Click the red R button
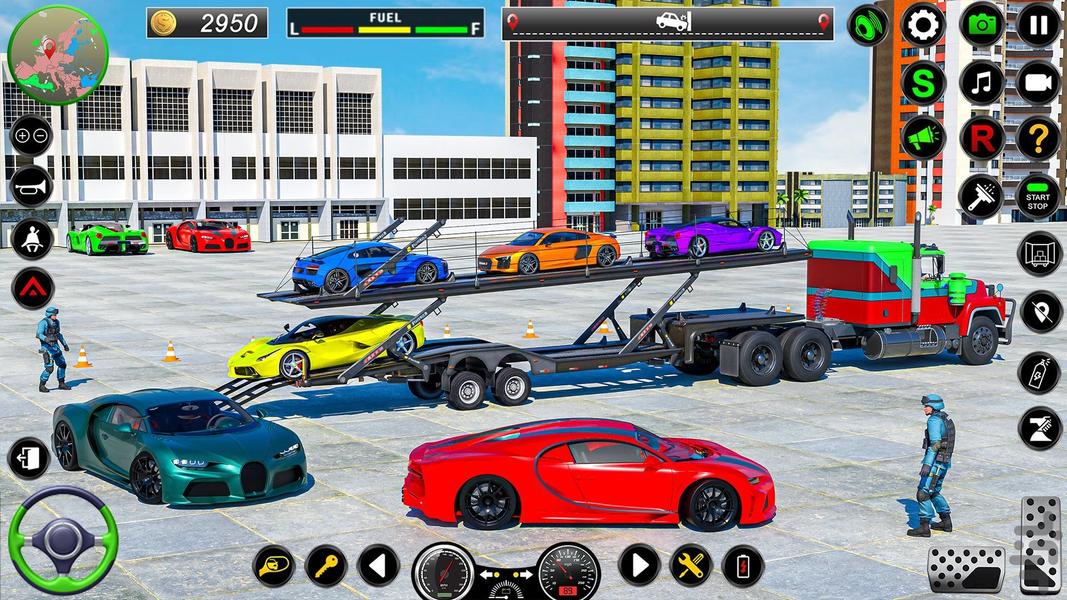The width and height of the screenshot is (1067, 600). tap(981, 139)
